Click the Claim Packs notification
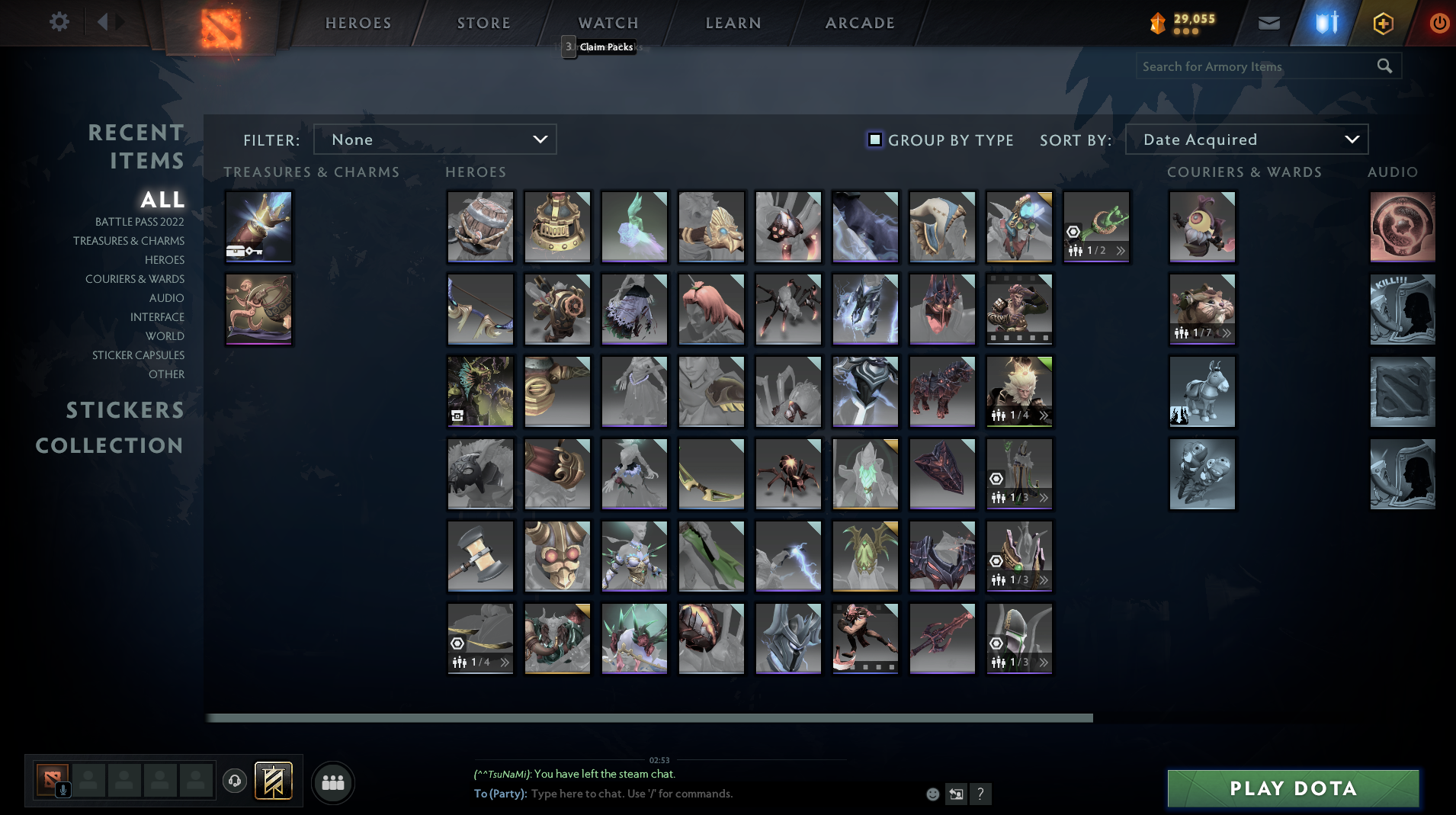1456x815 pixels. (x=605, y=47)
